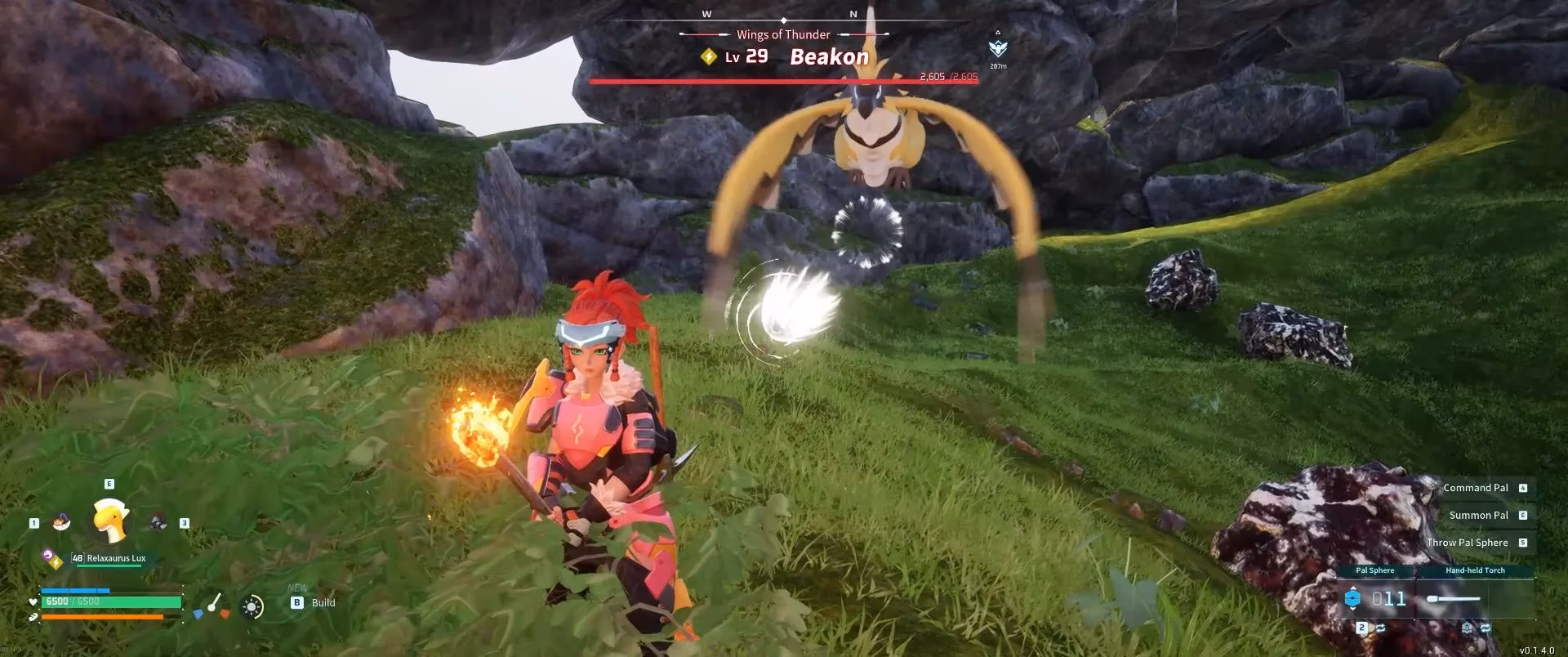1568x657 pixels.
Task: Click the compass bar's center diamond
Action: click(784, 20)
